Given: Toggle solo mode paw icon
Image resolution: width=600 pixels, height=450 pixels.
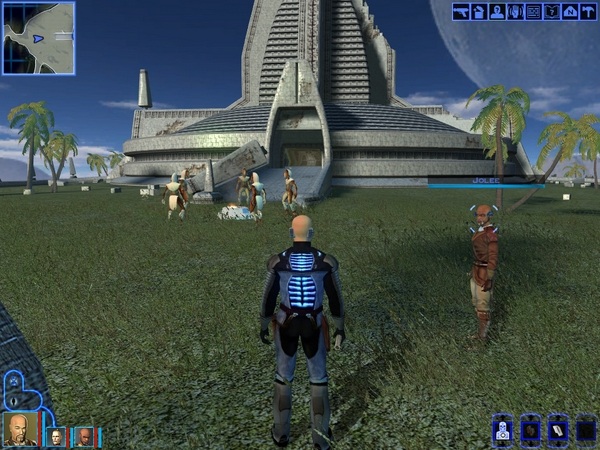Looking at the screenshot, I should (x=12, y=382).
